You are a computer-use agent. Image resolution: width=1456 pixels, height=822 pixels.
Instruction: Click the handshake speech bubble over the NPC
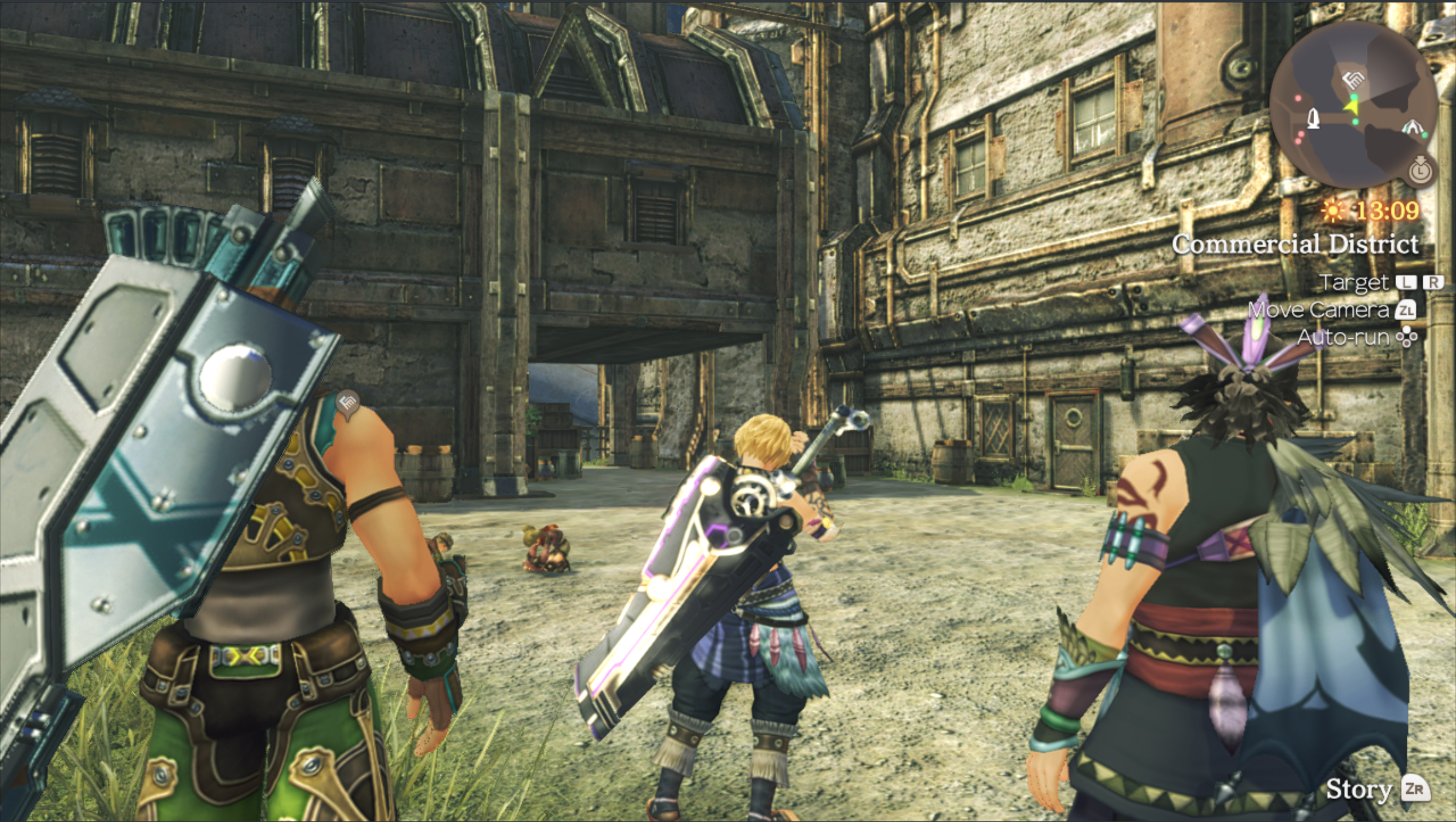pyautogui.click(x=347, y=403)
